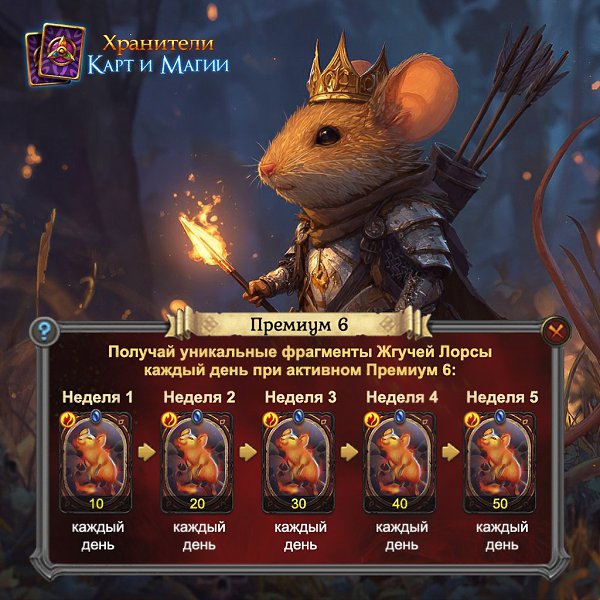Select the Неделя 2 card with 20 fragments
Viewport: 600px width, 600px height.
[x=199, y=458]
